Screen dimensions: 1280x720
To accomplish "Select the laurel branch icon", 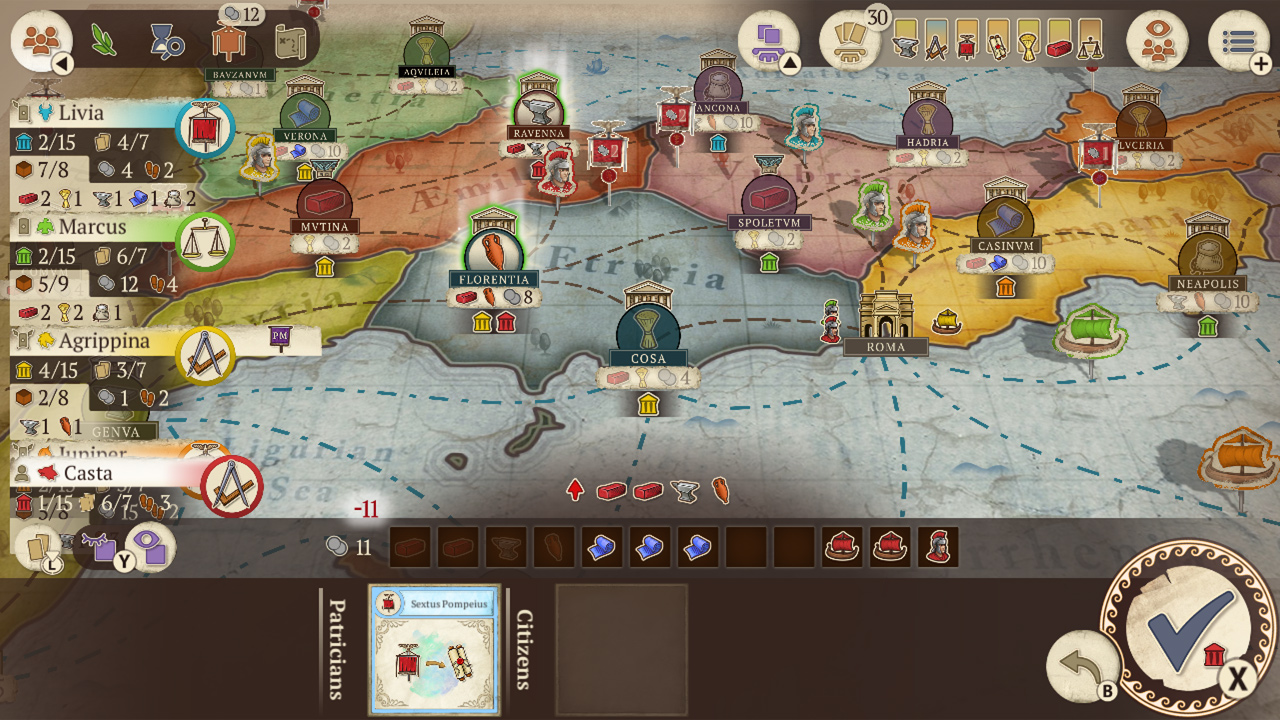I will pos(103,40).
